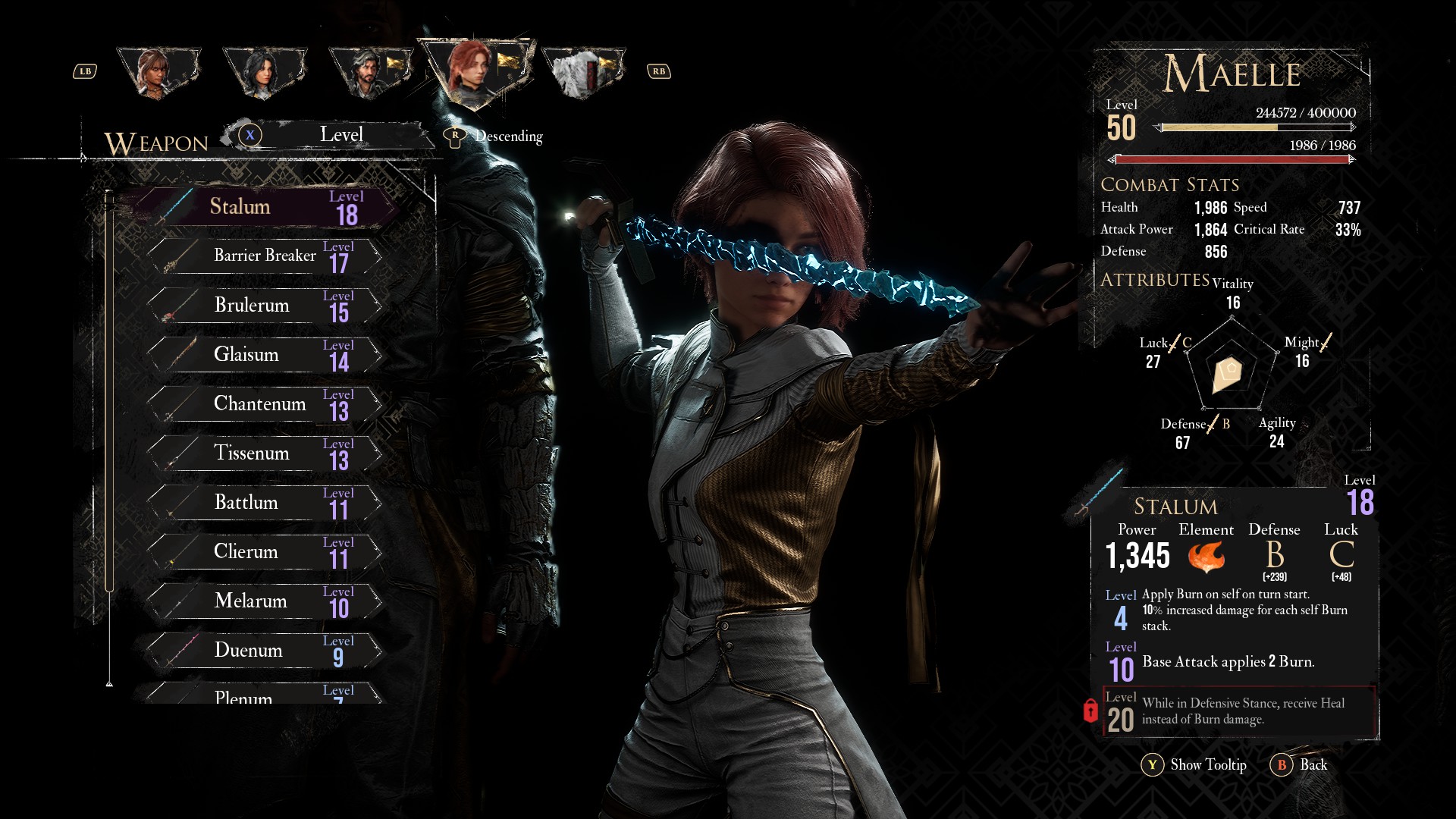The image size is (1456, 819).
Task: Select Brulerum from the weapon list
Action: [265, 306]
